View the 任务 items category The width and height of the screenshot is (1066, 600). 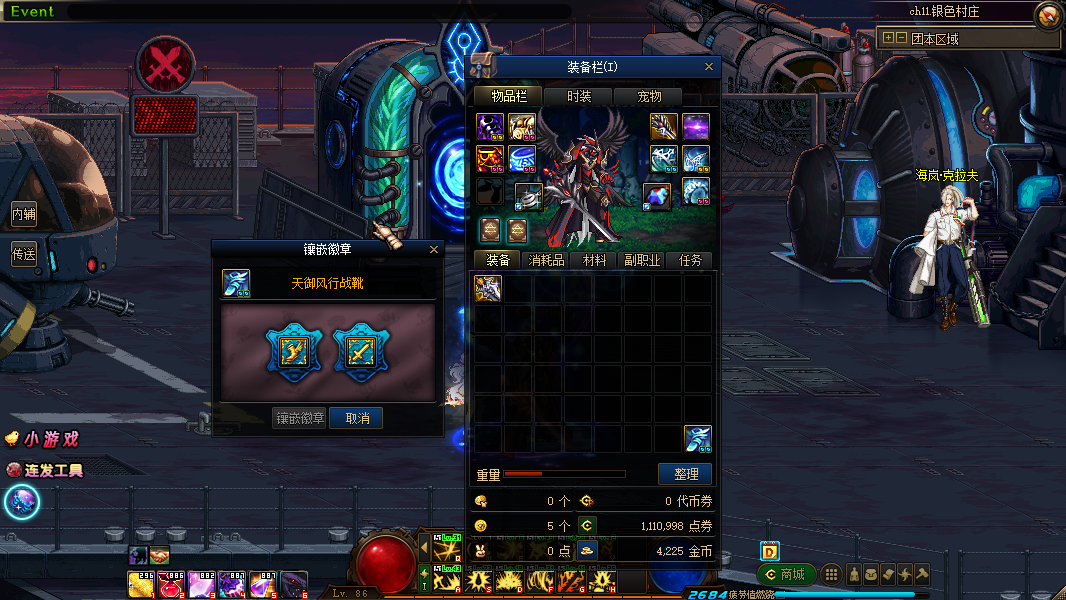[690, 260]
